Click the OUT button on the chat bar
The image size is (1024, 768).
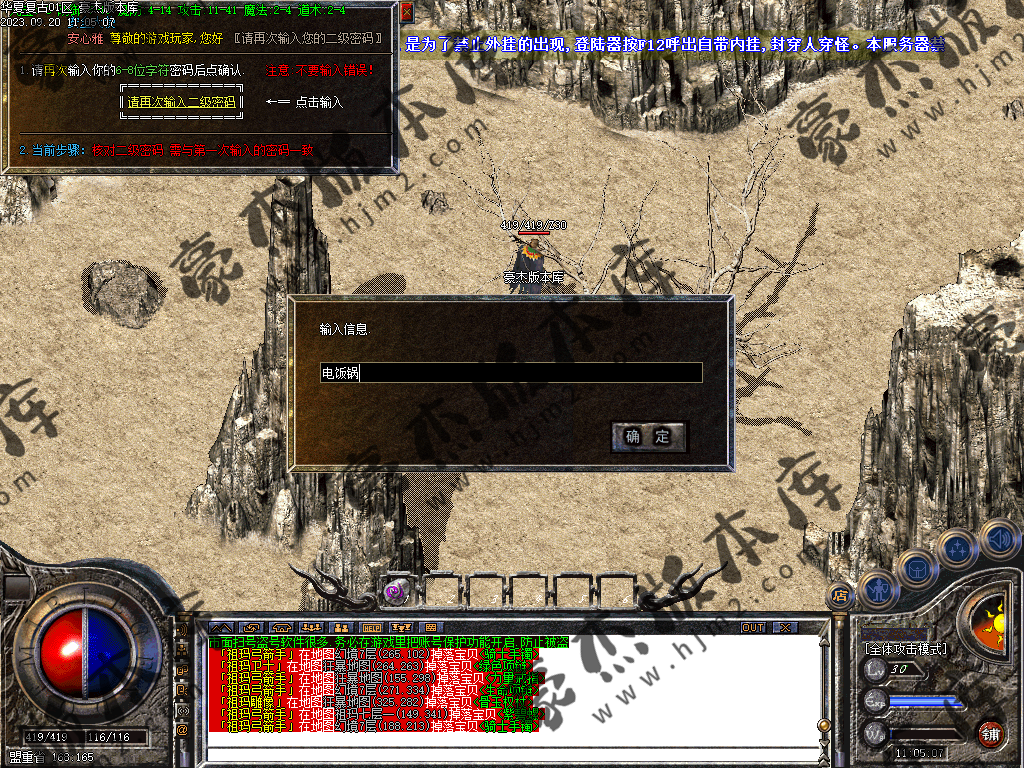(x=753, y=628)
